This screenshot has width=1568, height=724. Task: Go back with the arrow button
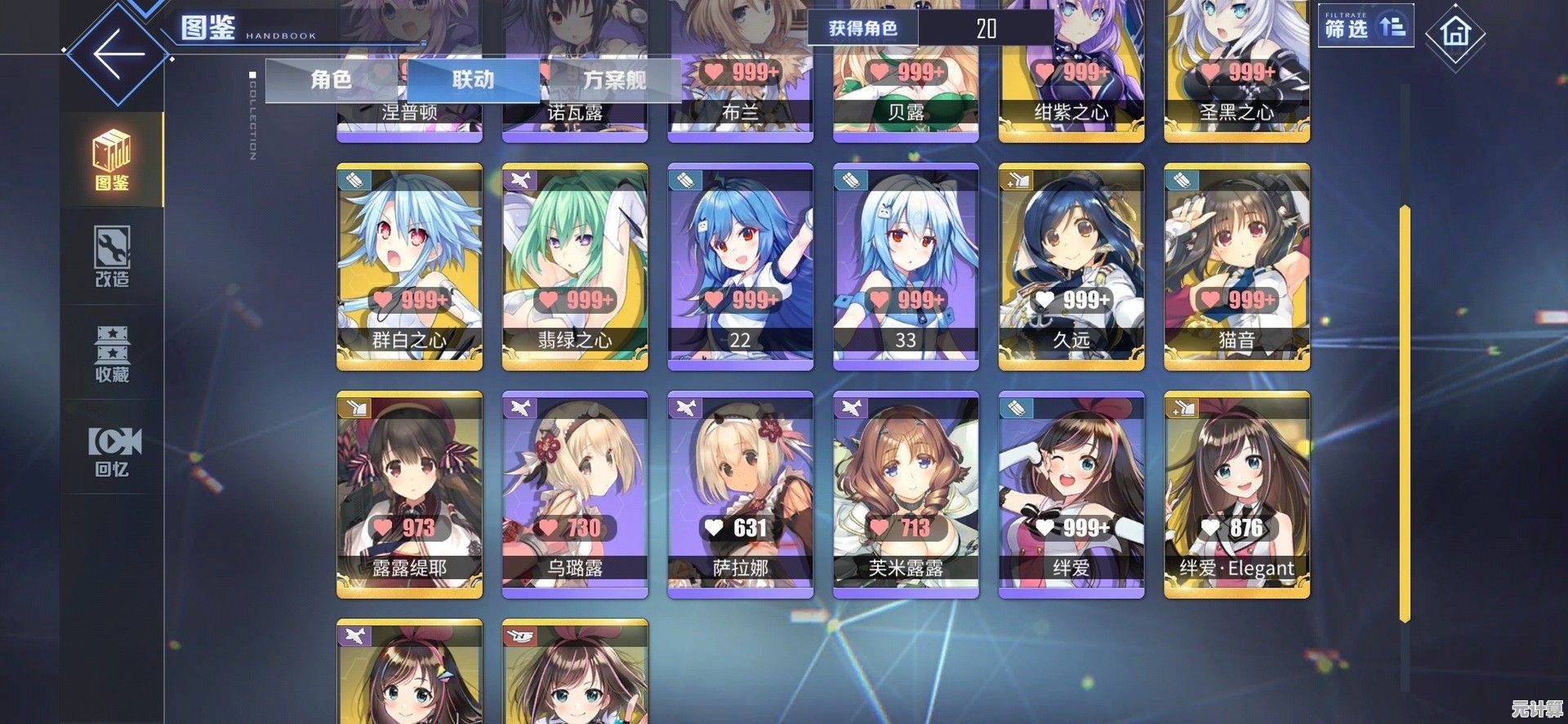coord(118,54)
